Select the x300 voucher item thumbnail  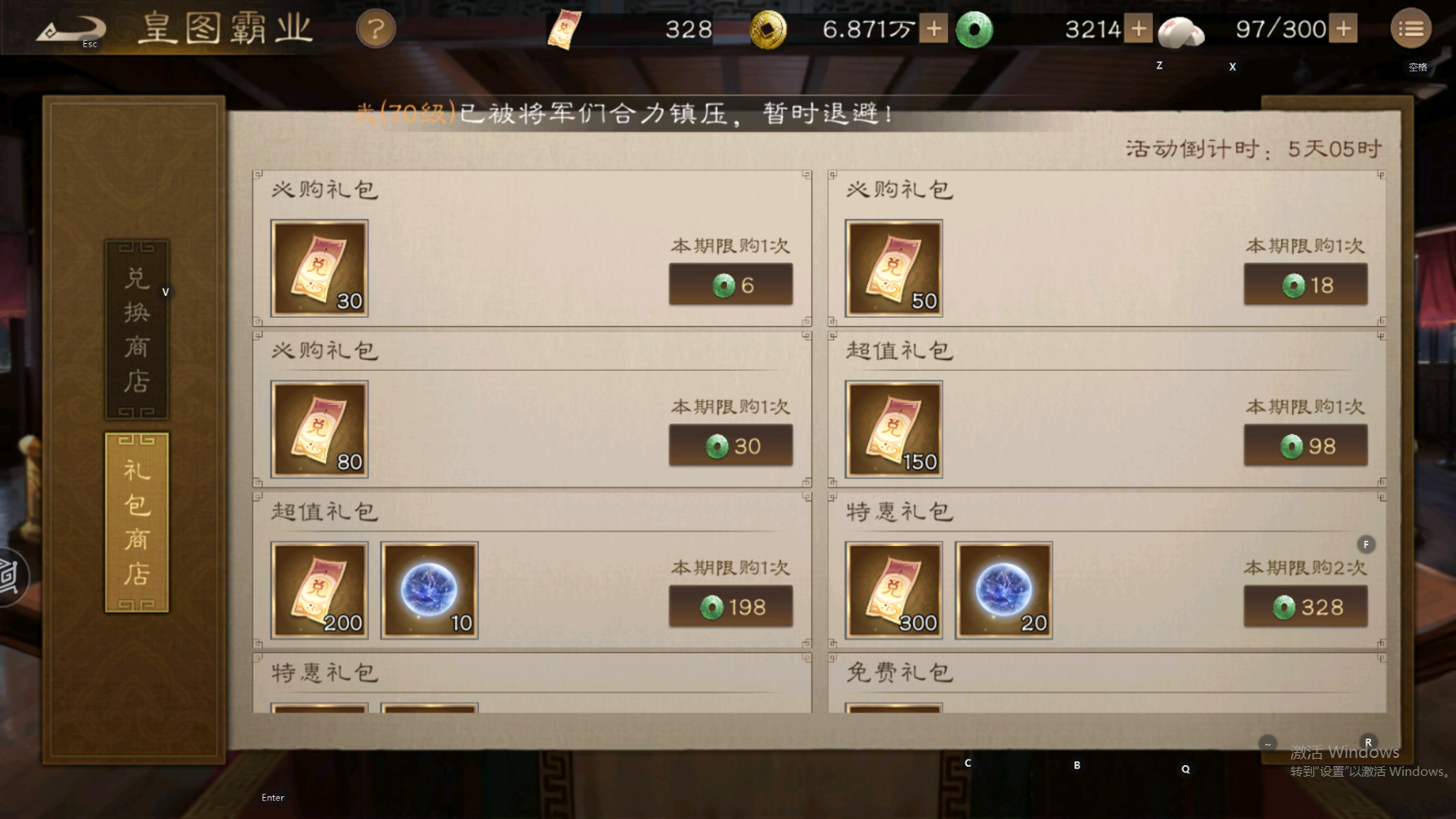pyautogui.click(x=893, y=588)
